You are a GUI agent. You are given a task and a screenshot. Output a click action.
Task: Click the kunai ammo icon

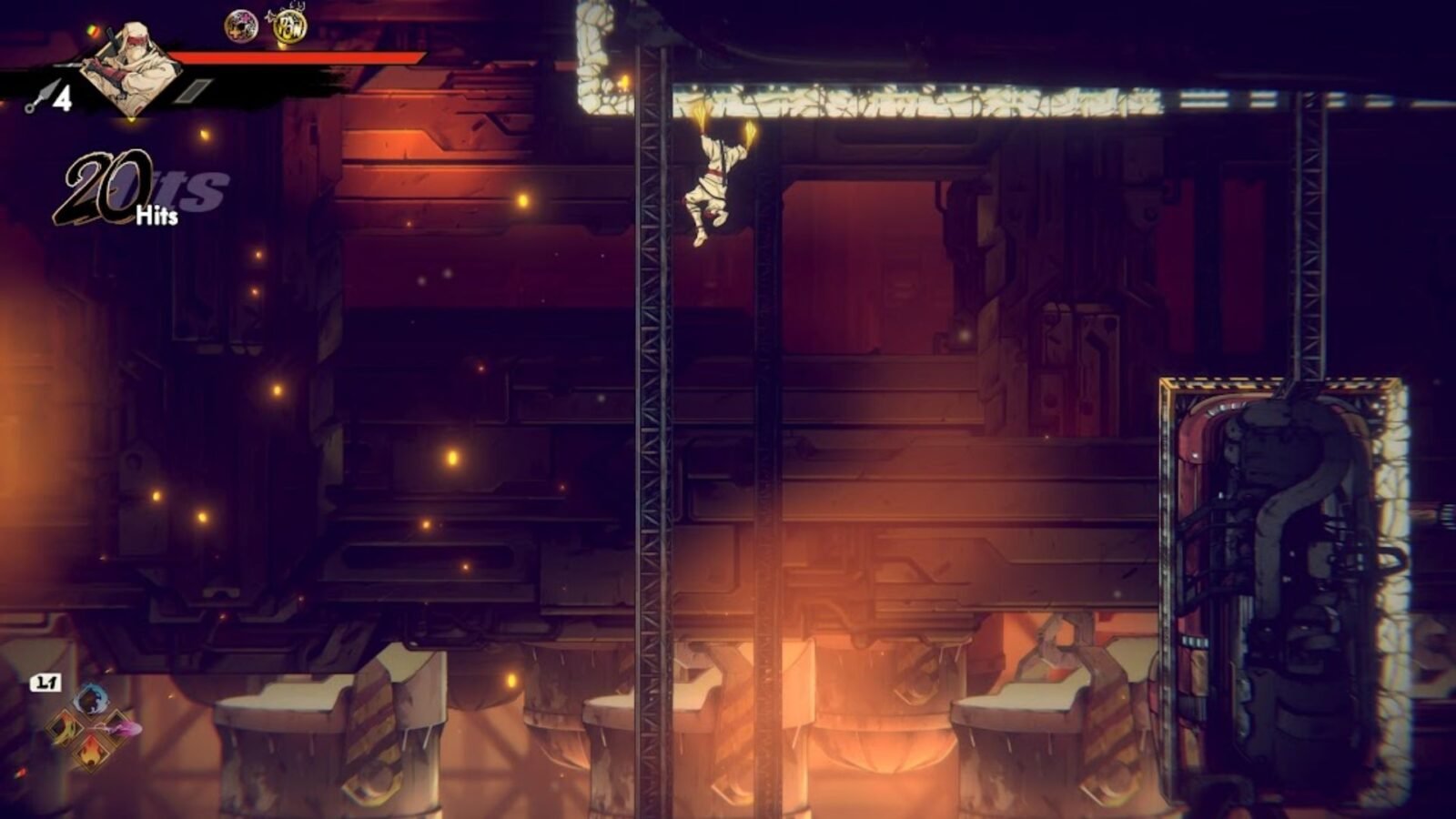[x=39, y=97]
